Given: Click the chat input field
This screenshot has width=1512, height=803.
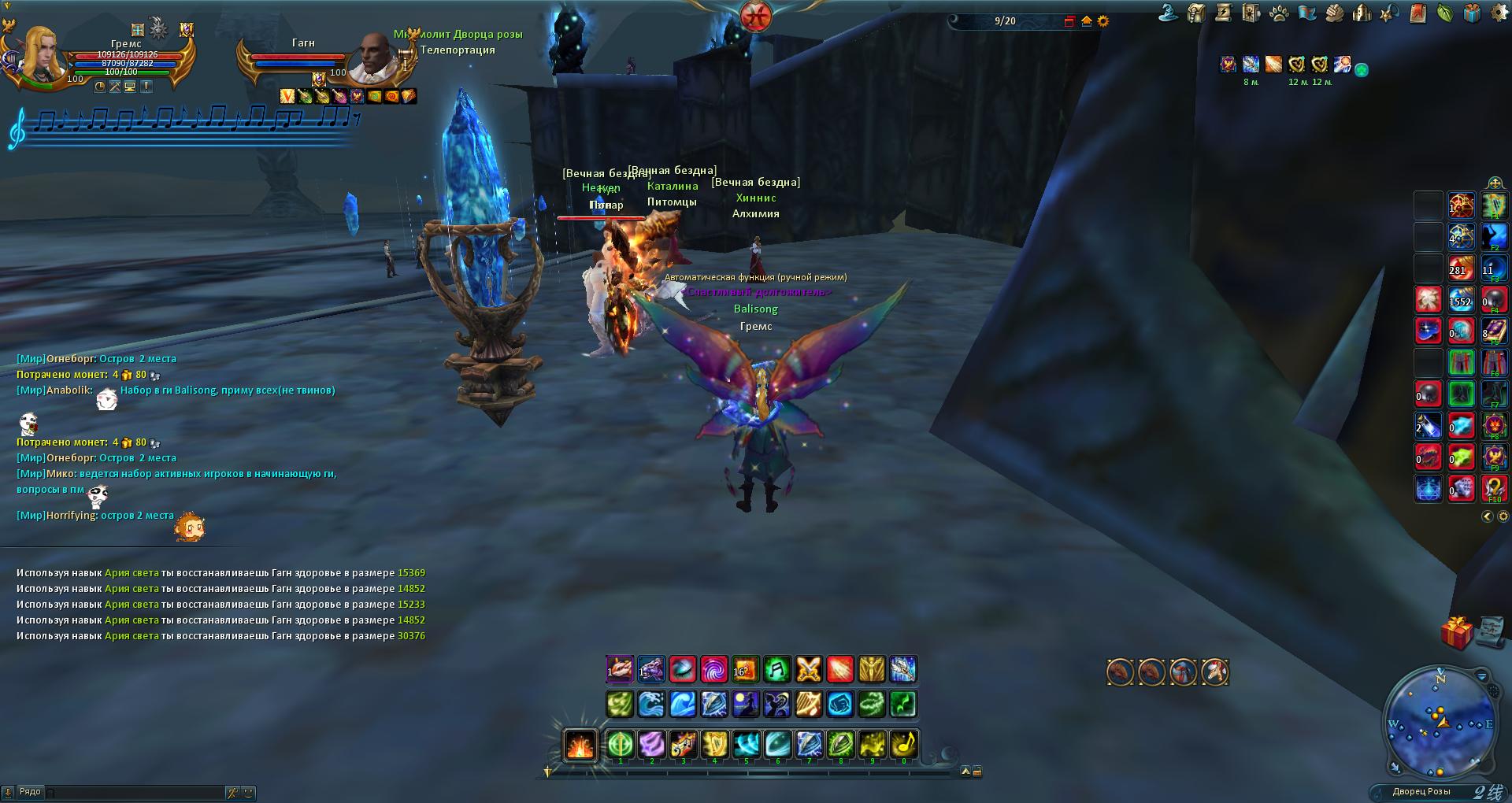Looking at the screenshot, I should [134, 792].
